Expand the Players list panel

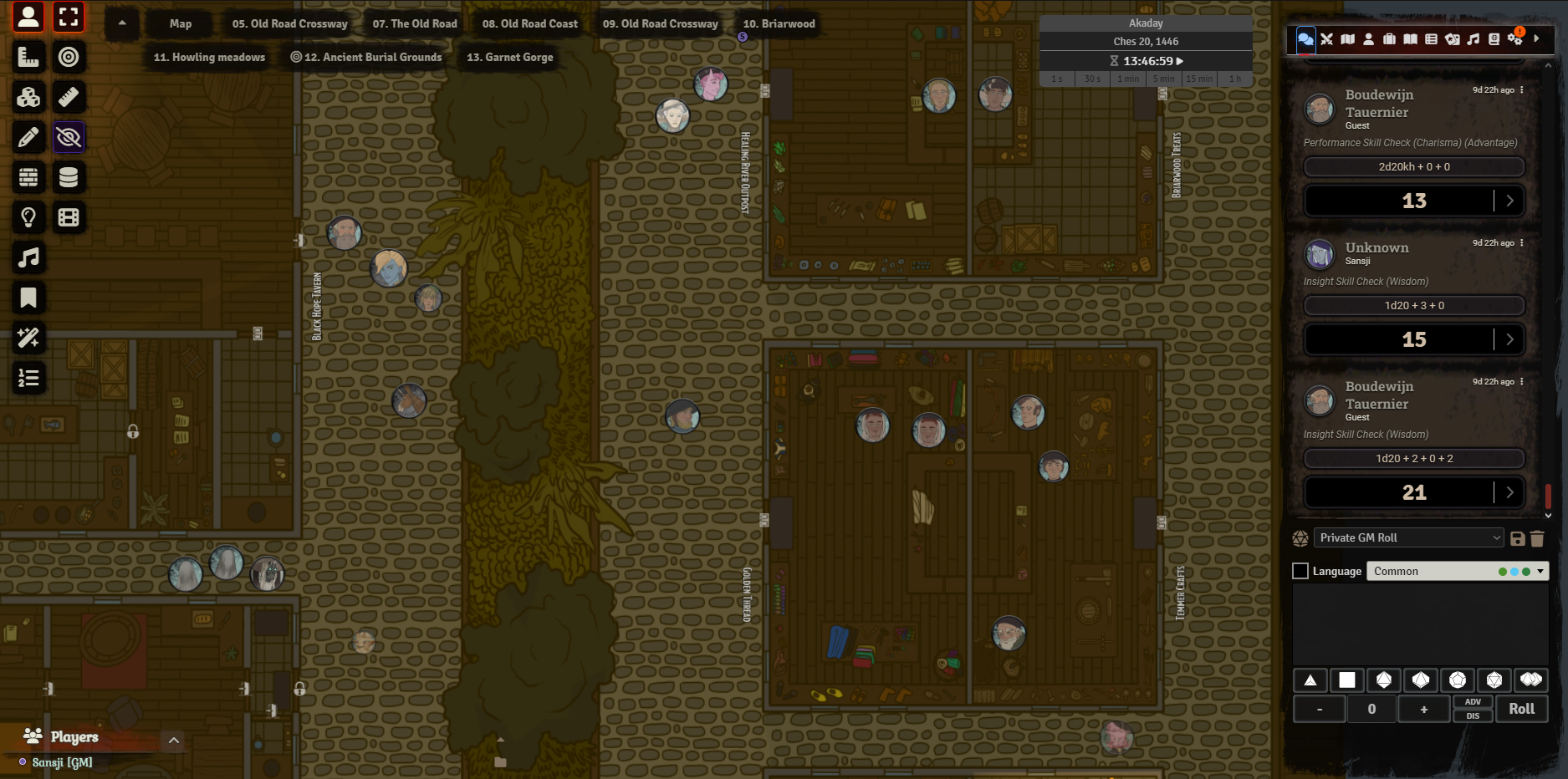174,740
